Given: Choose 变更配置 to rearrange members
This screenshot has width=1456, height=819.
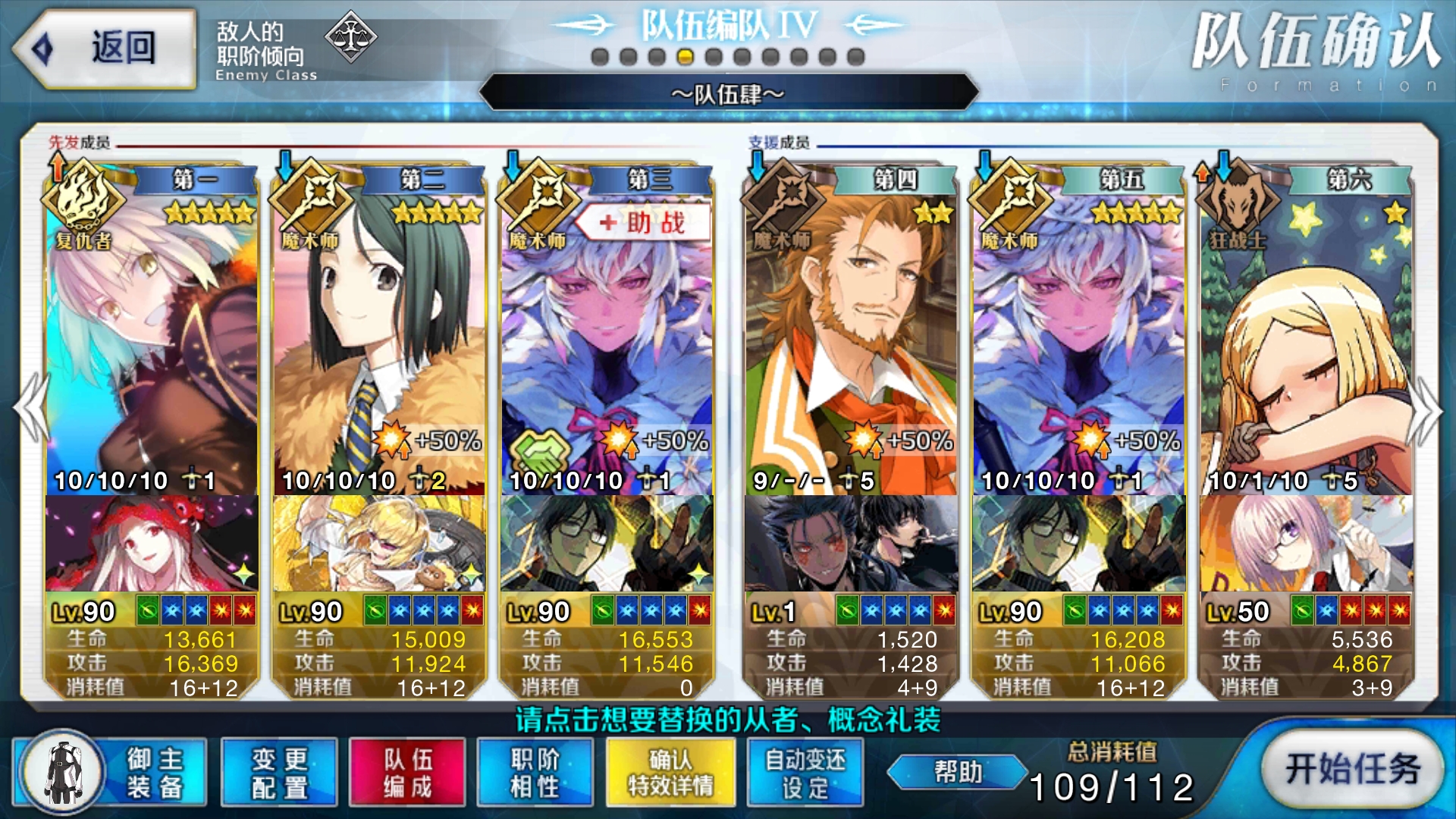Looking at the screenshot, I should coord(279,772).
